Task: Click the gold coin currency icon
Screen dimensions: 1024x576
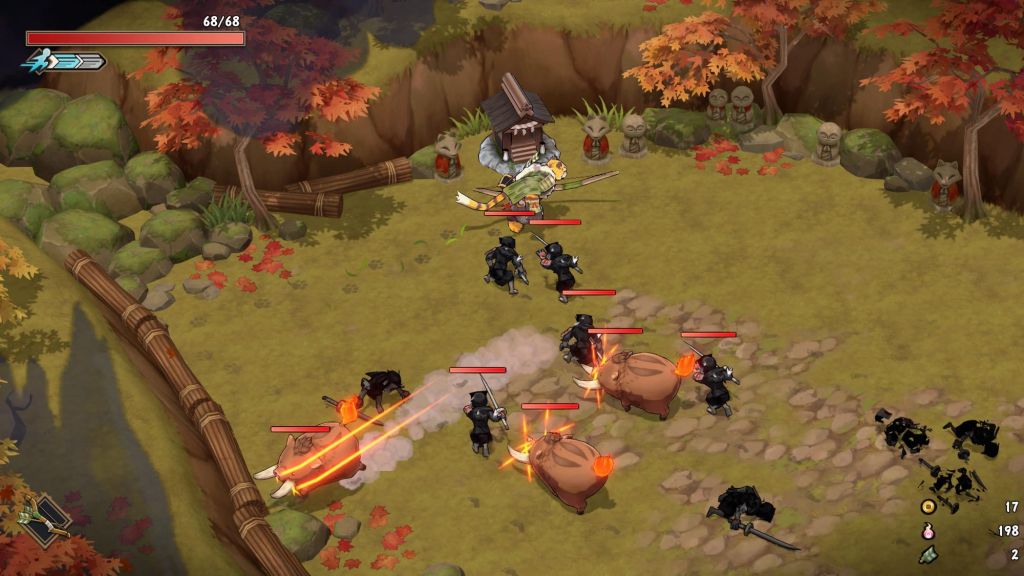Action: [x=928, y=507]
